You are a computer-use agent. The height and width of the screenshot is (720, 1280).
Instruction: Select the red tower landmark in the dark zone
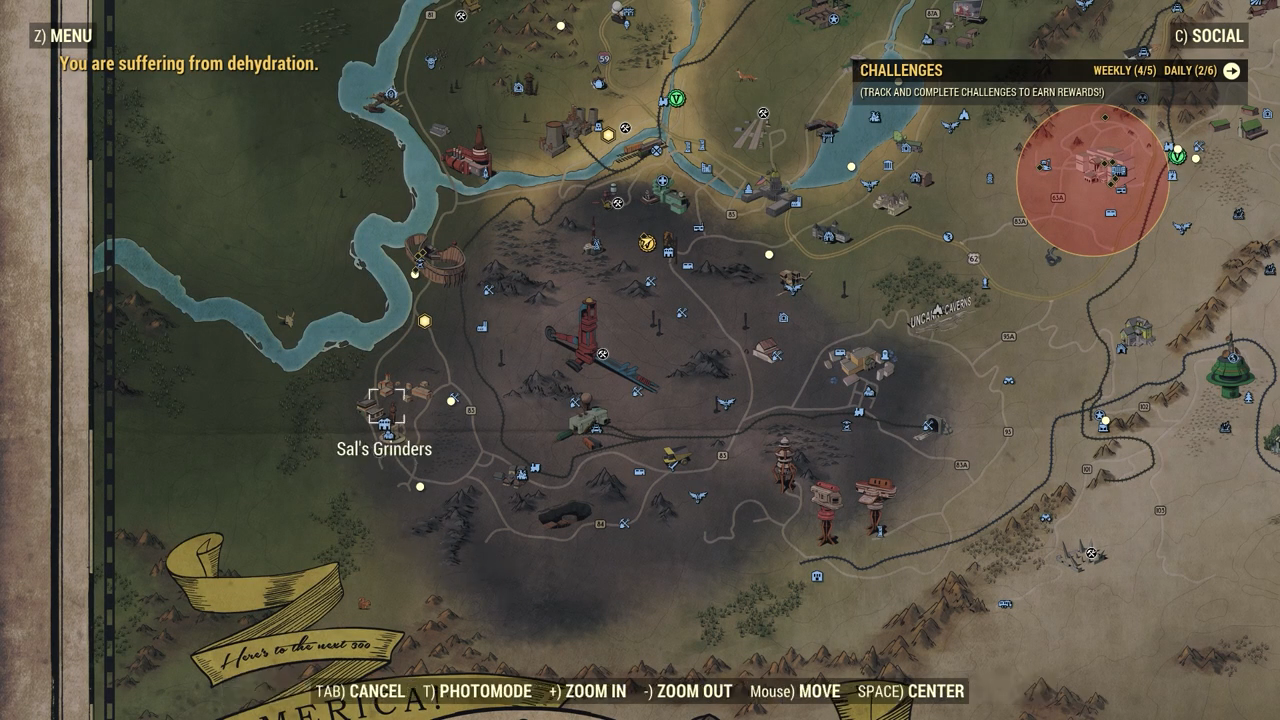click(x=590, y=330)
